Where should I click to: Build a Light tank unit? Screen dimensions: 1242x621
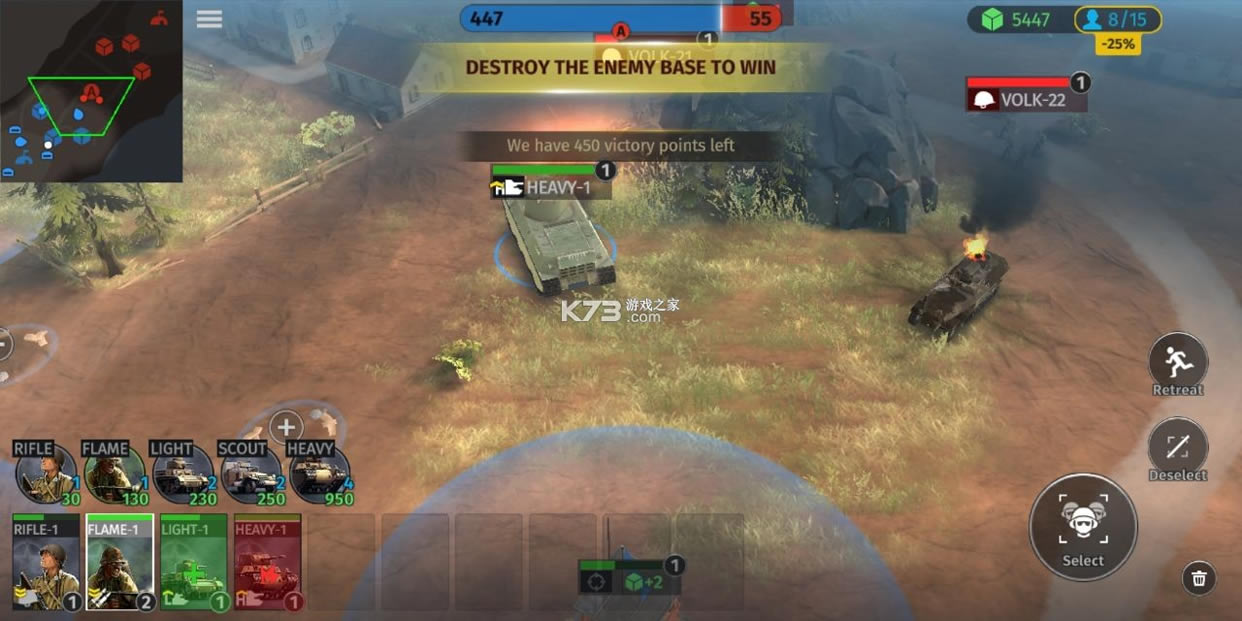pyautogui.click(x=183, y=474)
